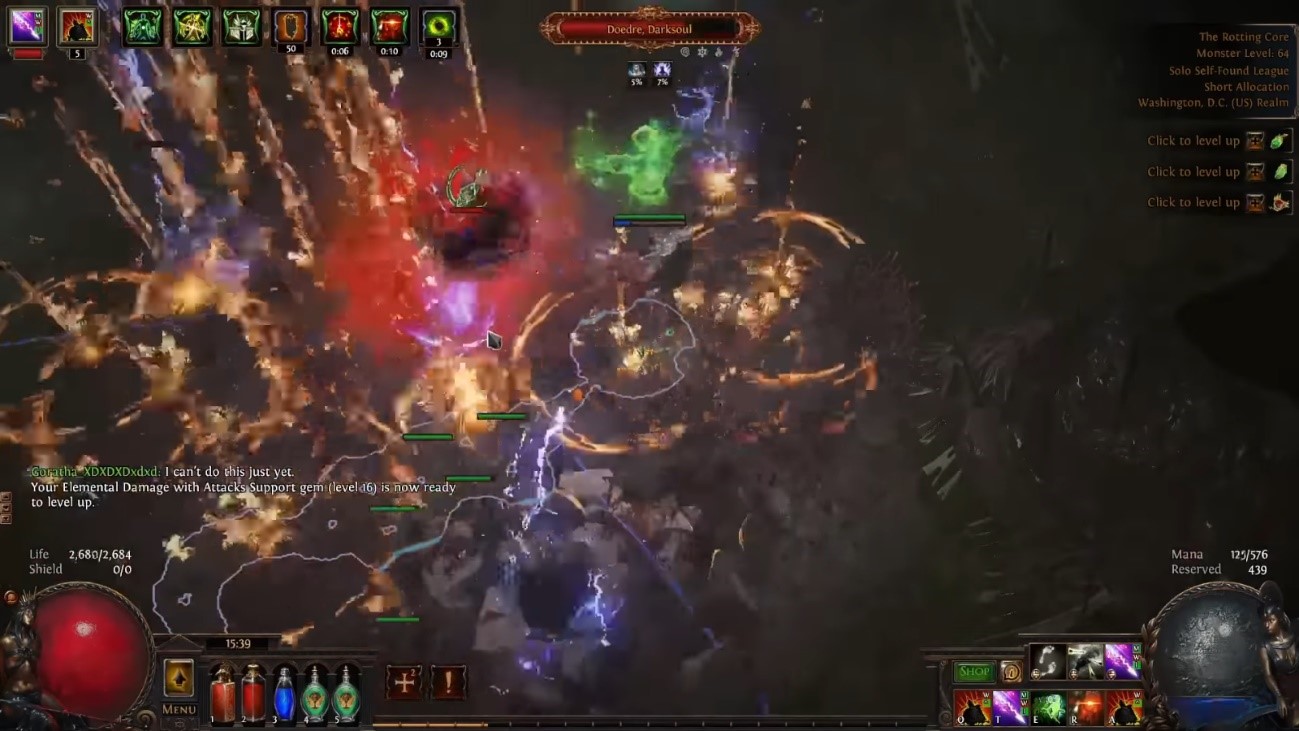Select the purple lightning icon in the buff bar
Screen dimensions: 1299x731
(27, 27)
